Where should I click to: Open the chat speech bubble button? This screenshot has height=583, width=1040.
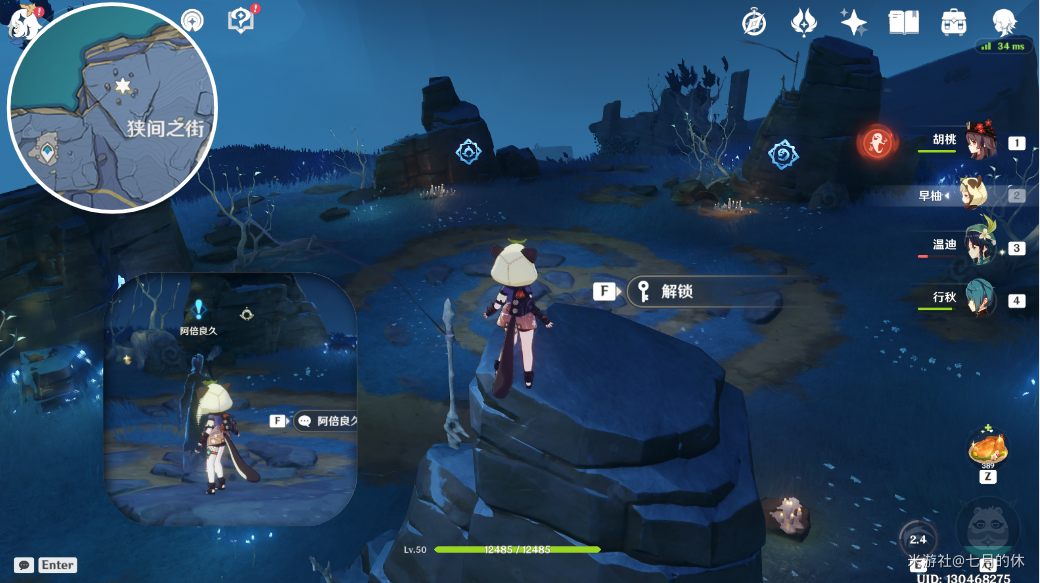click(23, 565)
